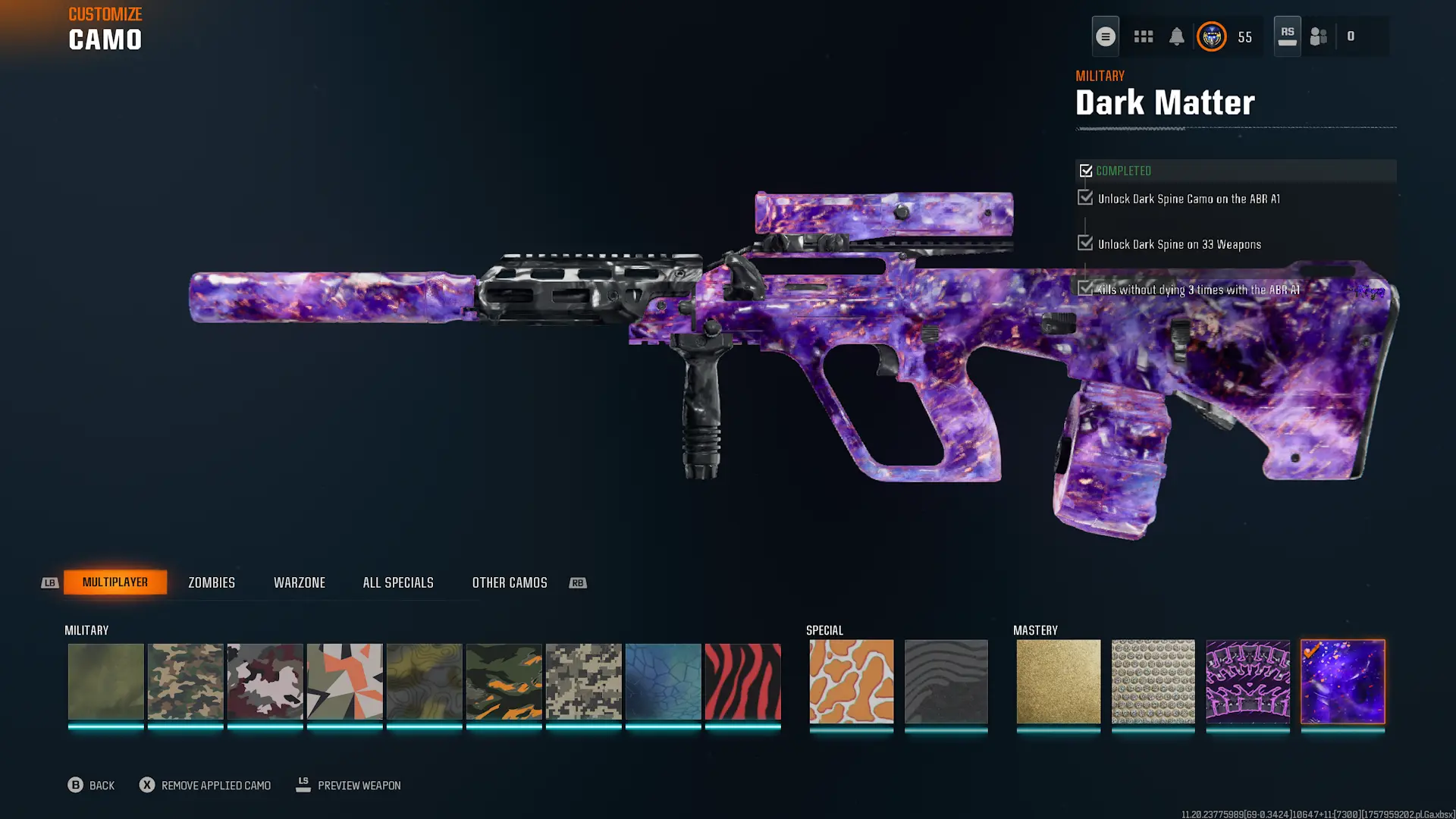Screen dimensions: 1456x819
Task: Open the Warzone camo tab
Action: [x=300, y=582]
